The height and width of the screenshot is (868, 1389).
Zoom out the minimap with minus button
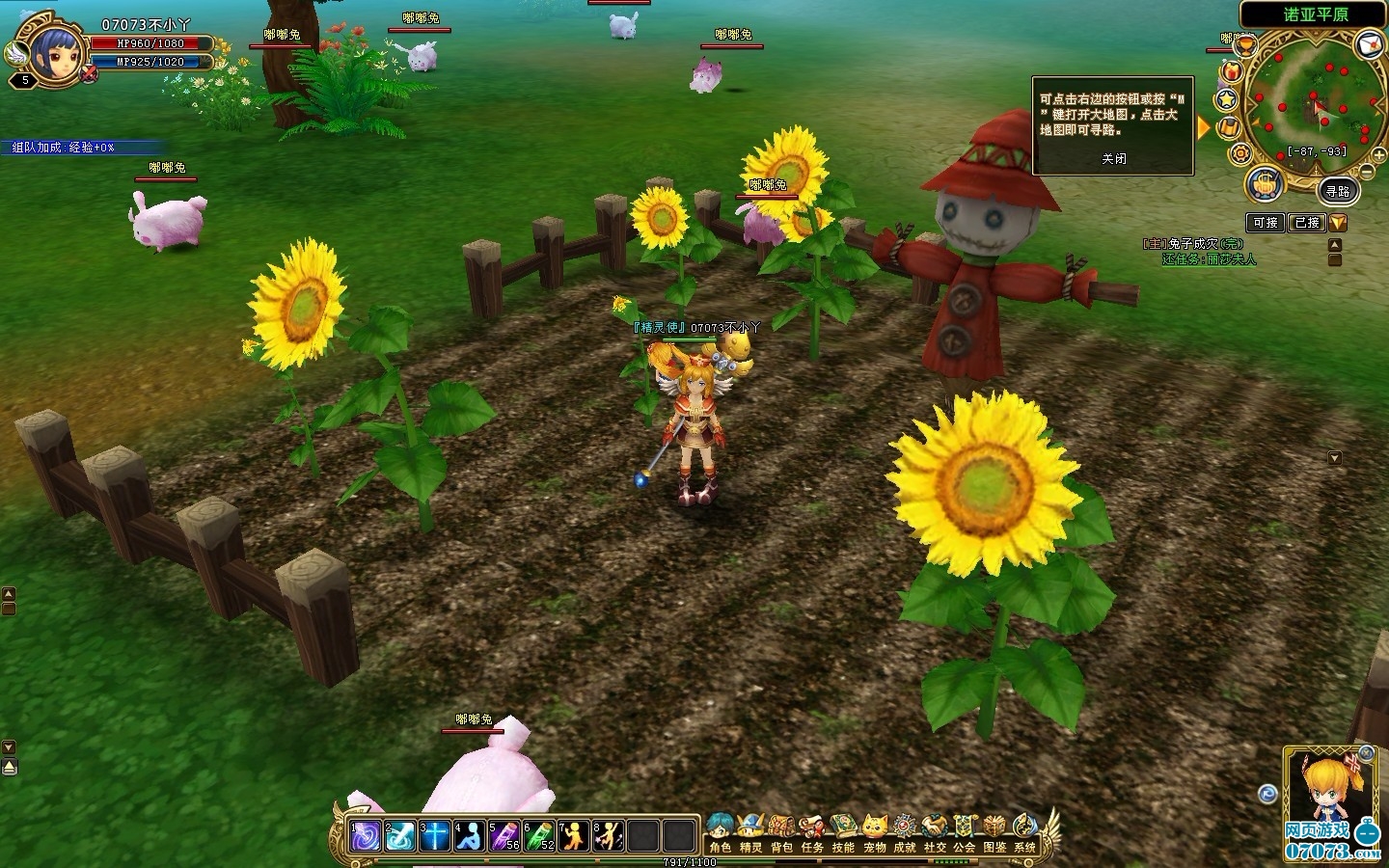click(x=1366, y=171)
